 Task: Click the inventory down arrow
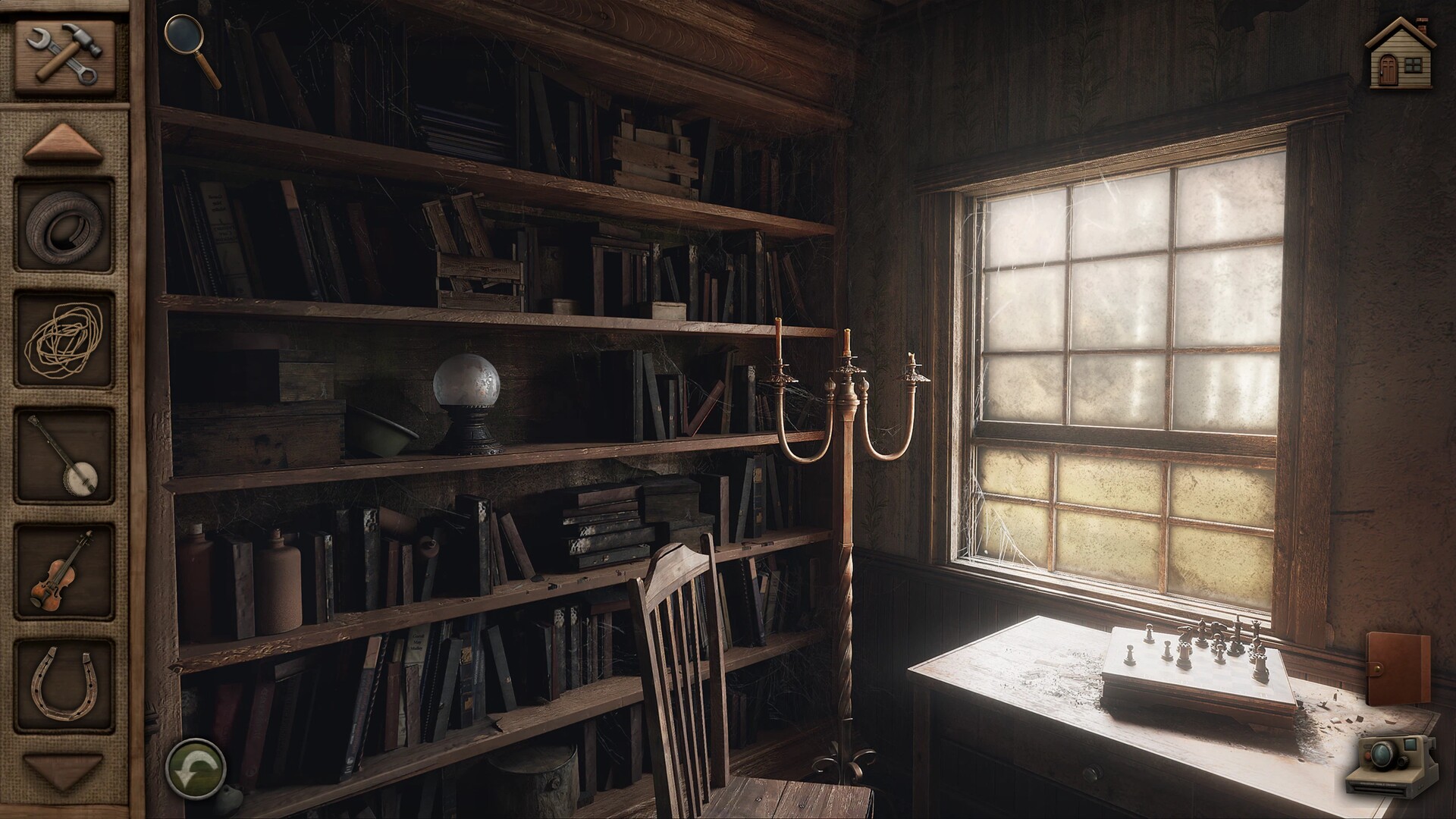[63, 770]
